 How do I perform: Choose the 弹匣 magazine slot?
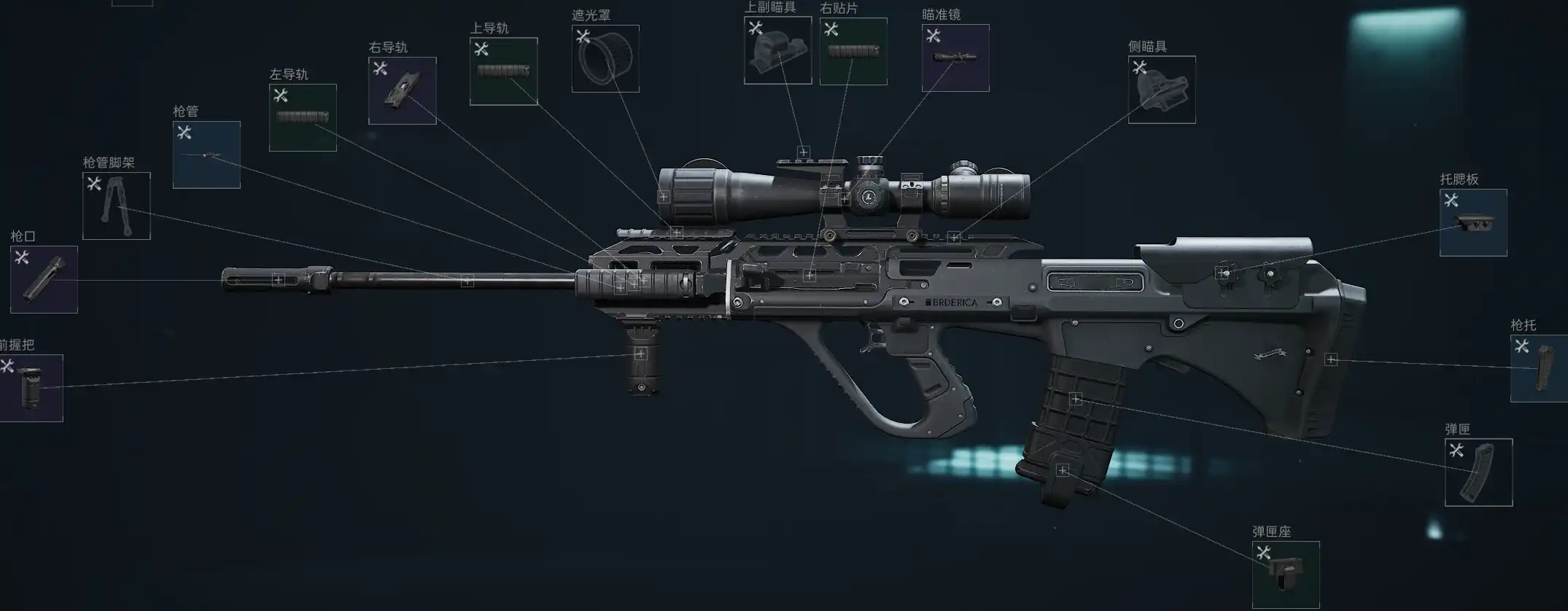click(x=1478, y=472)
